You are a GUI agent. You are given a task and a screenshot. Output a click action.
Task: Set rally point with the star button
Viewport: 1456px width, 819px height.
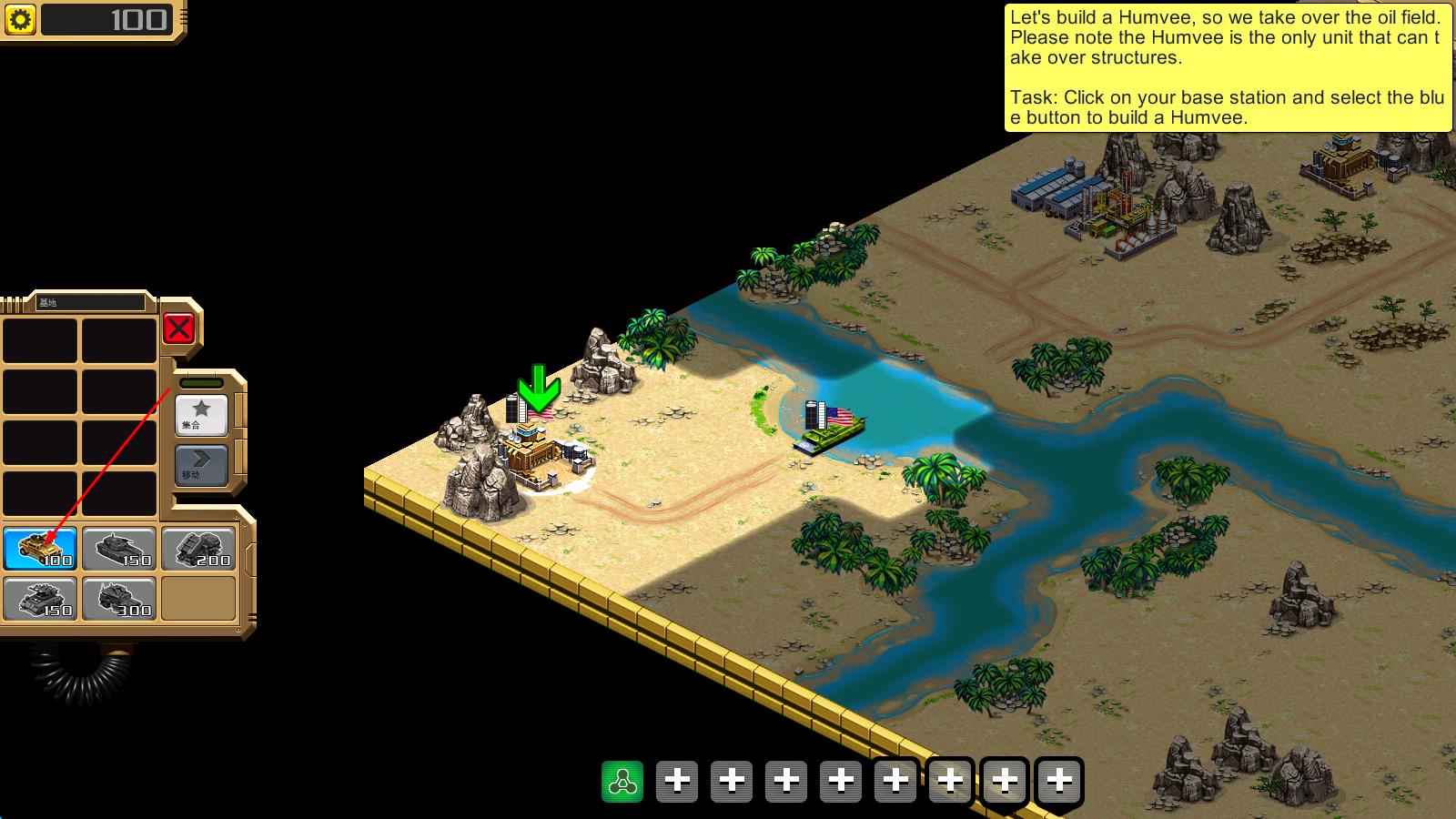click(200, 414)
